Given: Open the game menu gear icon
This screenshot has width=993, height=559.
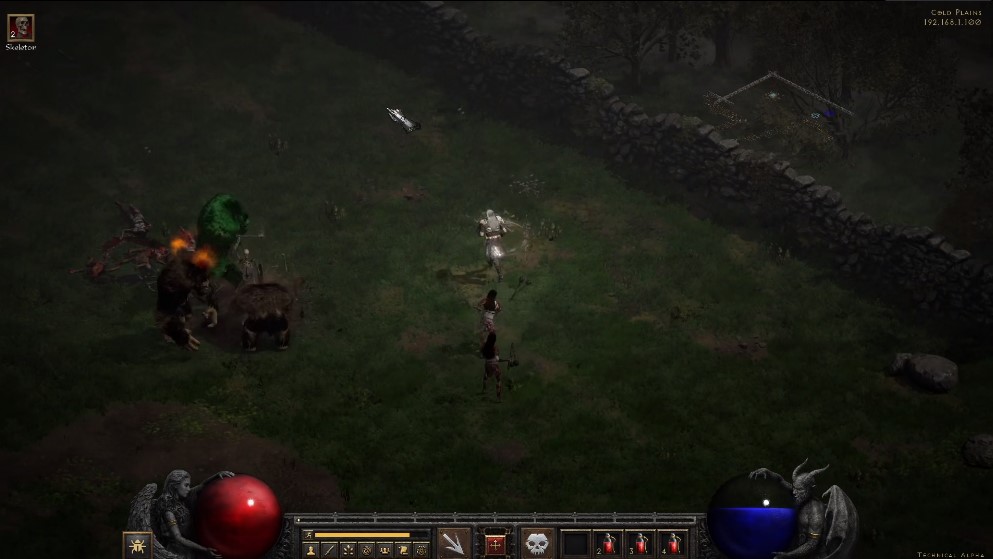Looking at the screenshot, I should [421, 550].
